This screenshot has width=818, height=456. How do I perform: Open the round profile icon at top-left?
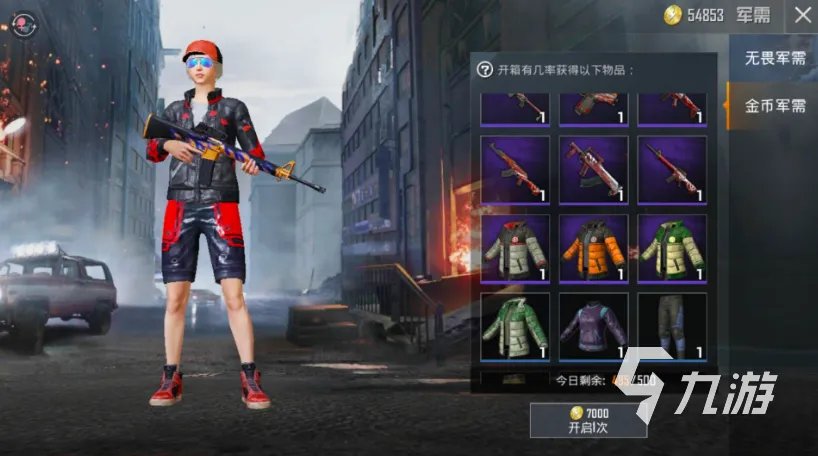pyautogui.click(x=25, y=25)
